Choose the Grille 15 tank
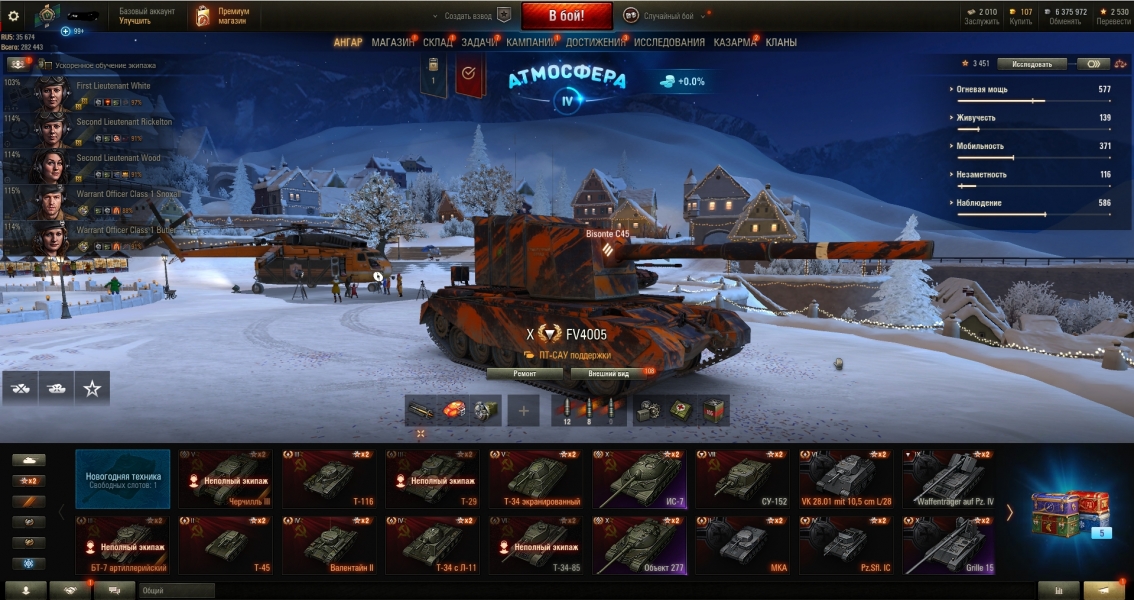This screenshot has width=1134, height=600. (x=949, y=545)
